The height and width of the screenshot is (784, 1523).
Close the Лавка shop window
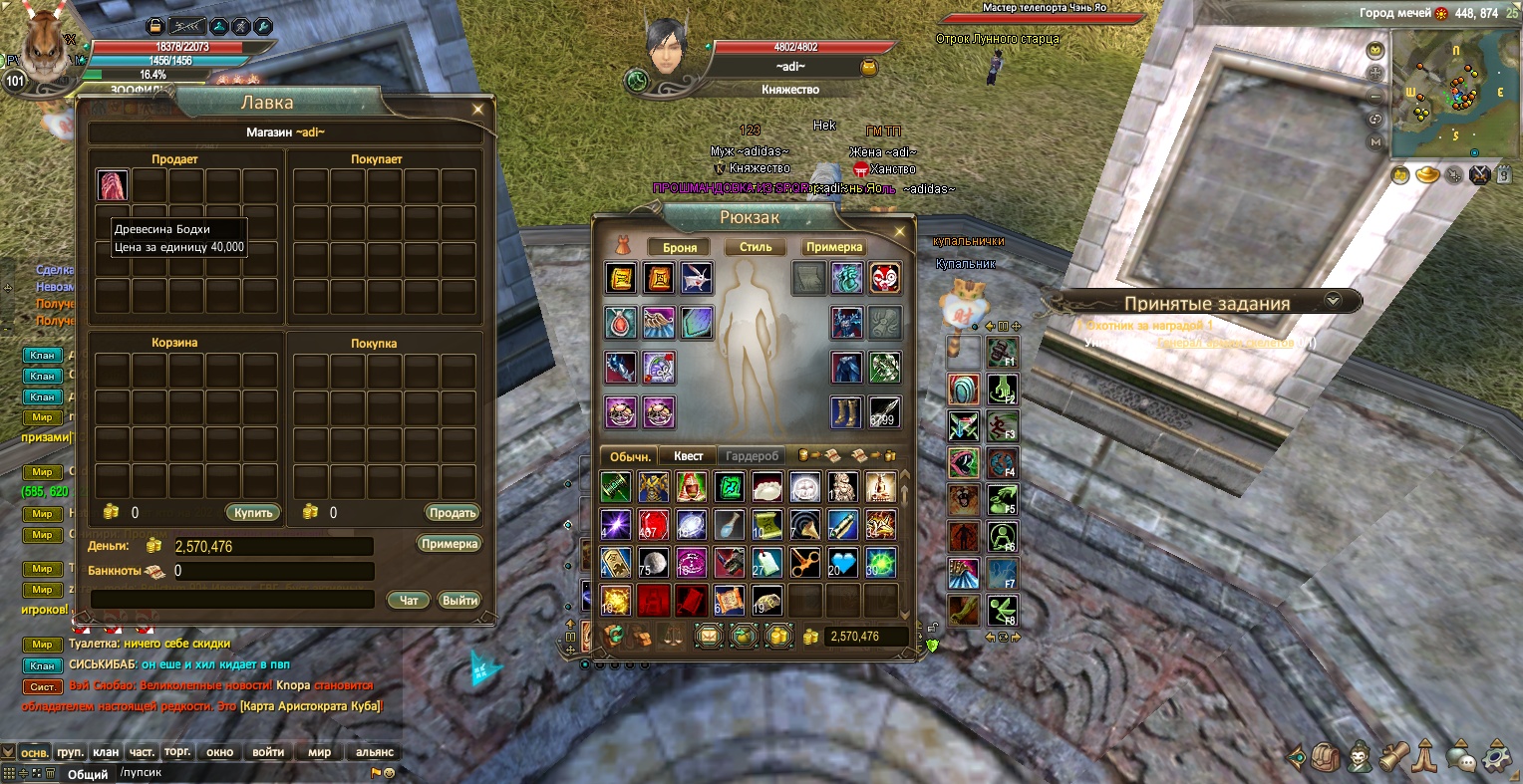(x=478, y=110)
